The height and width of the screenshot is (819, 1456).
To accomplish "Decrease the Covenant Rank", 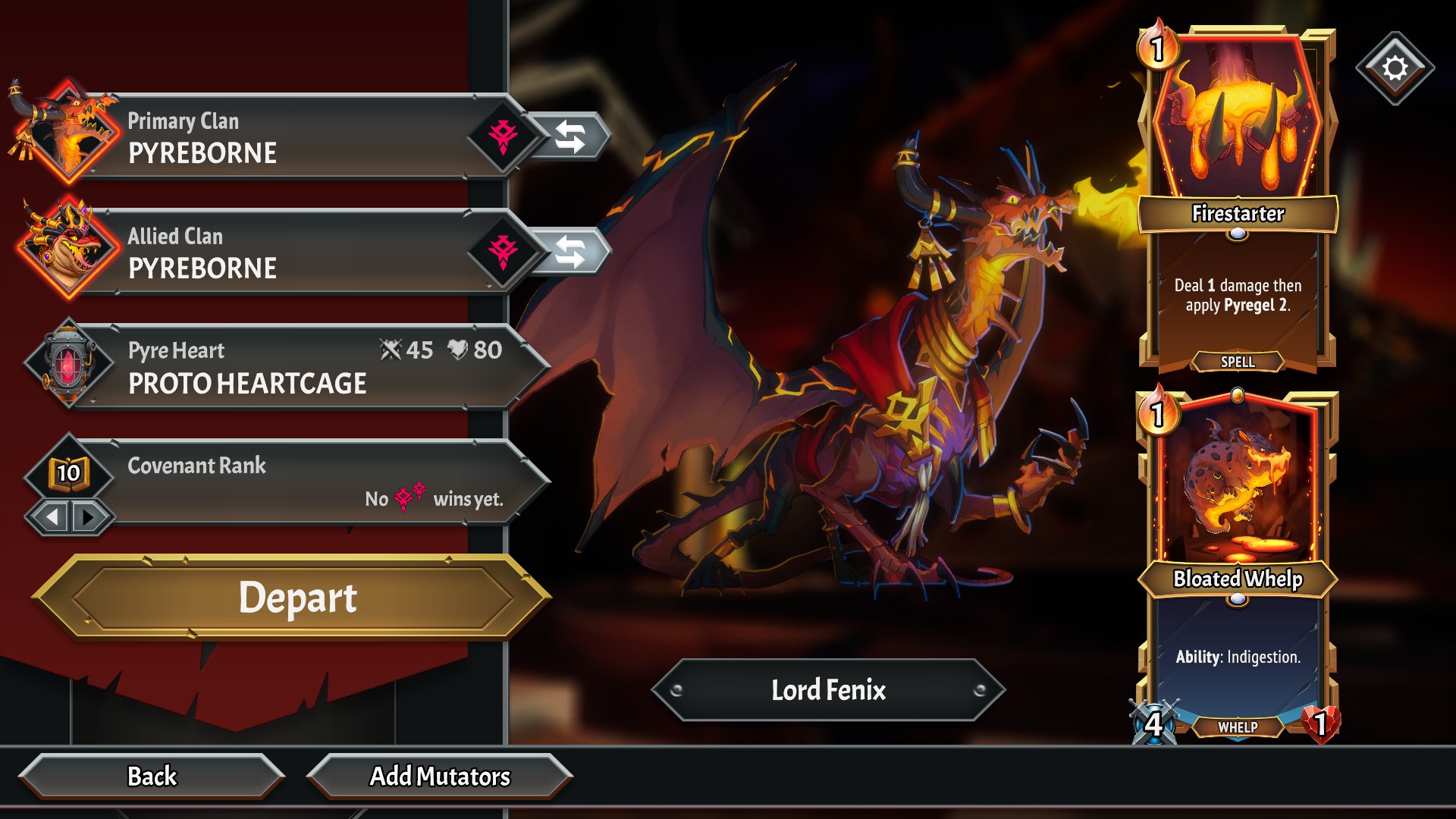I will [x=52, y=518].
